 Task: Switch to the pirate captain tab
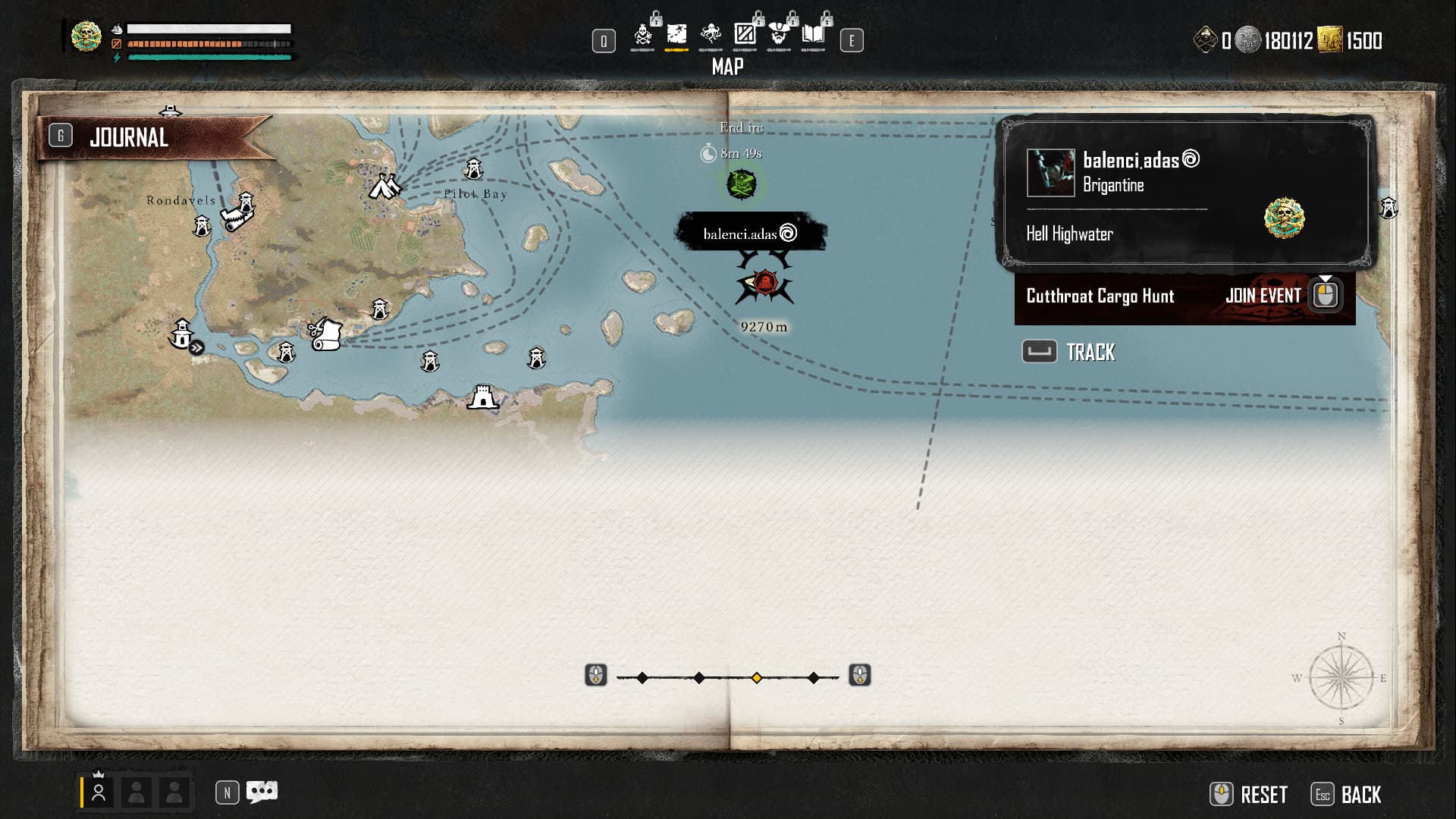779,34
